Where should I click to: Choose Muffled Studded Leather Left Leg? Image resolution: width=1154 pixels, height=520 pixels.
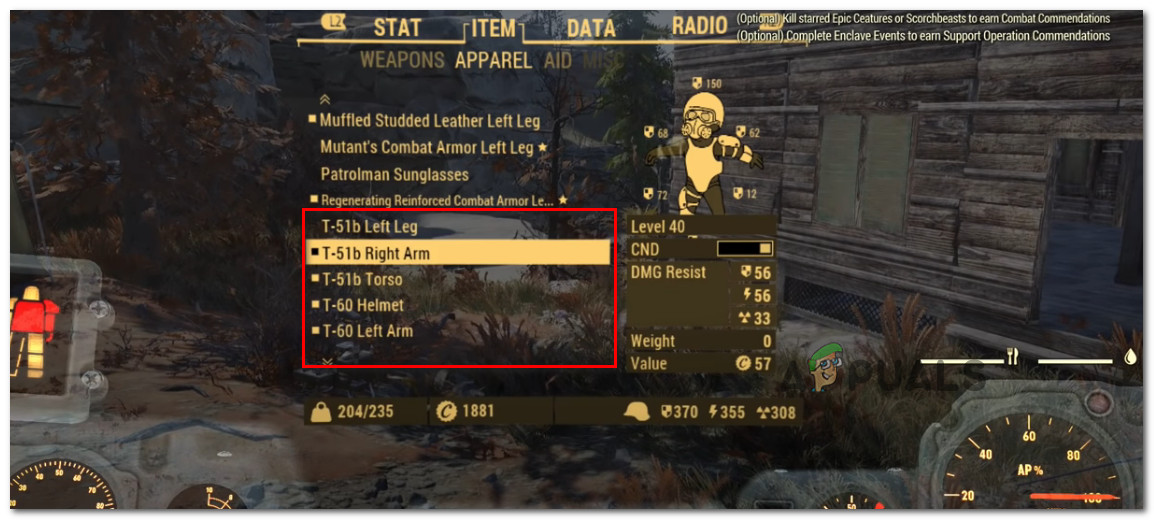coord(429,121)
